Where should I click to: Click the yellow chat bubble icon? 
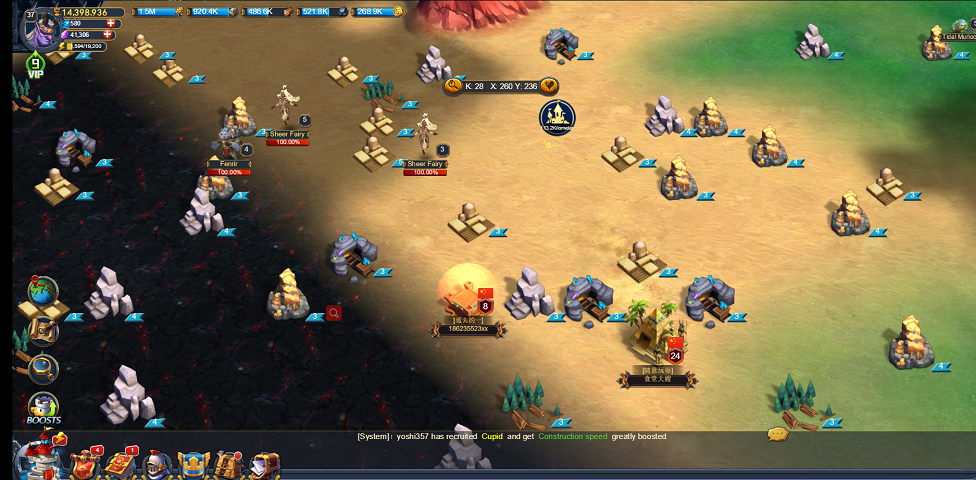click(x=777, y=434)
